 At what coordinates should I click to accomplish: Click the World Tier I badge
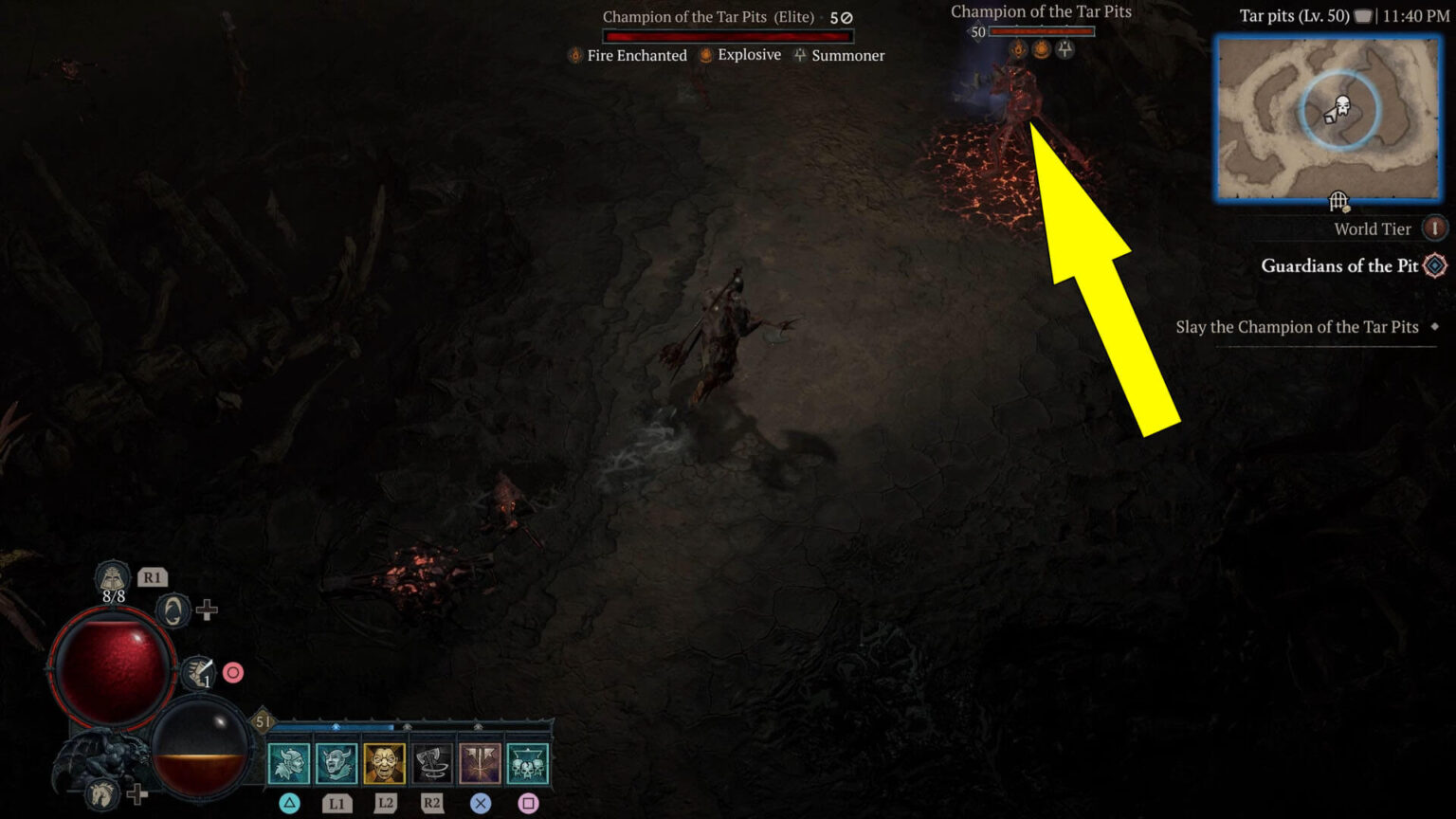tap(1435, 228)
